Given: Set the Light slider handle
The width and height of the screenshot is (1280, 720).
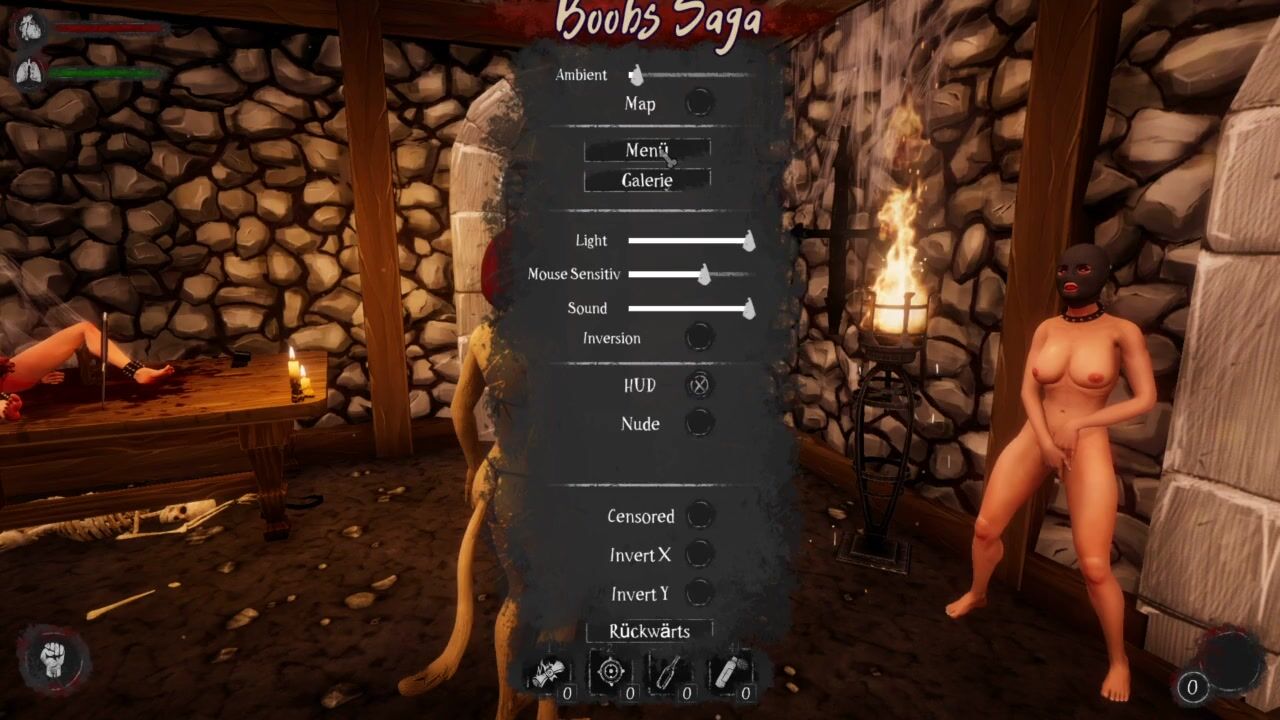Looking at the screenshot, I should pyautogui.click(x=748, y=241).
